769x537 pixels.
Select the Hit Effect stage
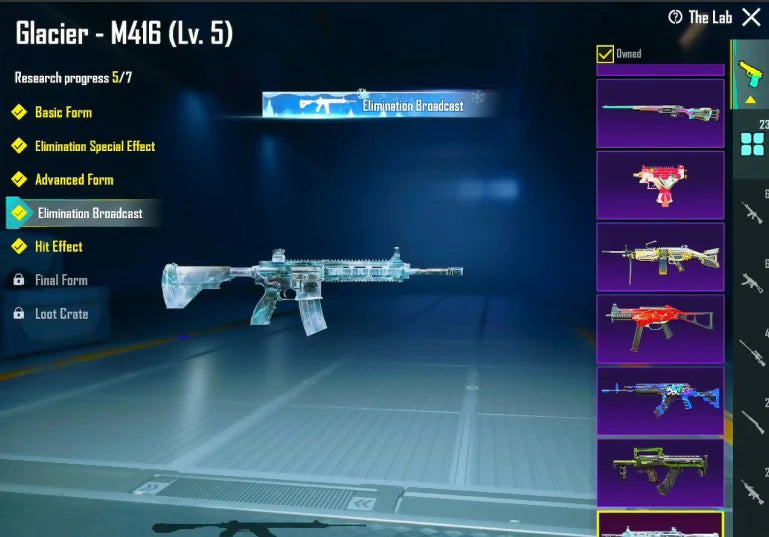[x=59, y=246]
